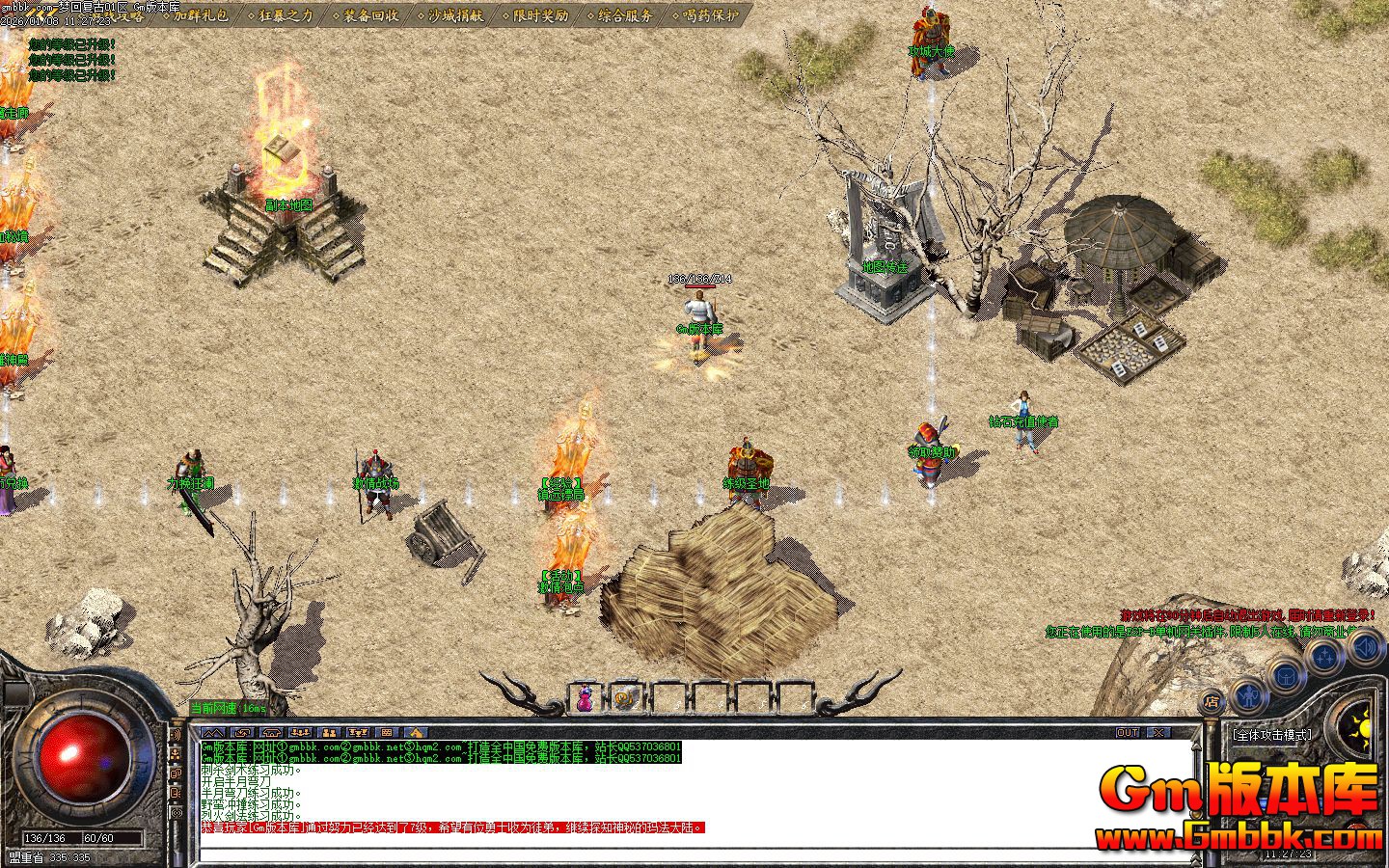
Task: Open the bag inventory icon
Action: [x=1287, y=675]
